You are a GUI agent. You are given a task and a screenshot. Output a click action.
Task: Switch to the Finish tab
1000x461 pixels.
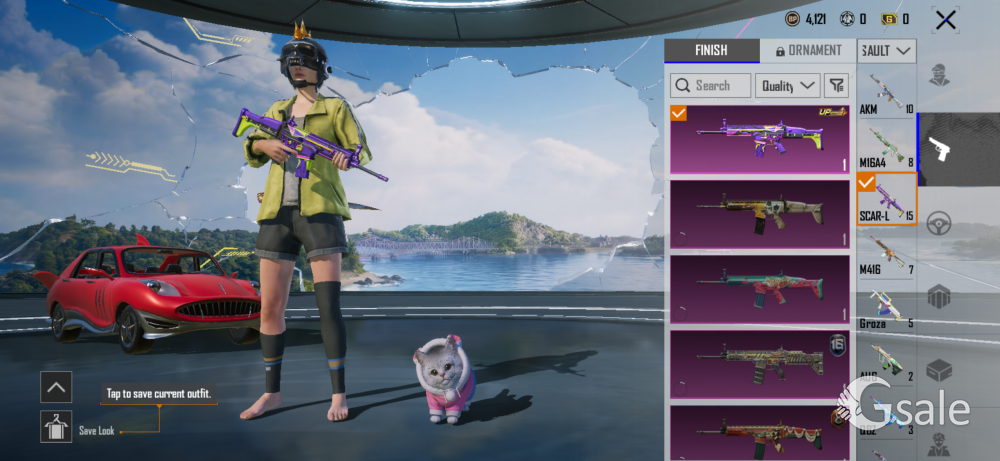711,51
